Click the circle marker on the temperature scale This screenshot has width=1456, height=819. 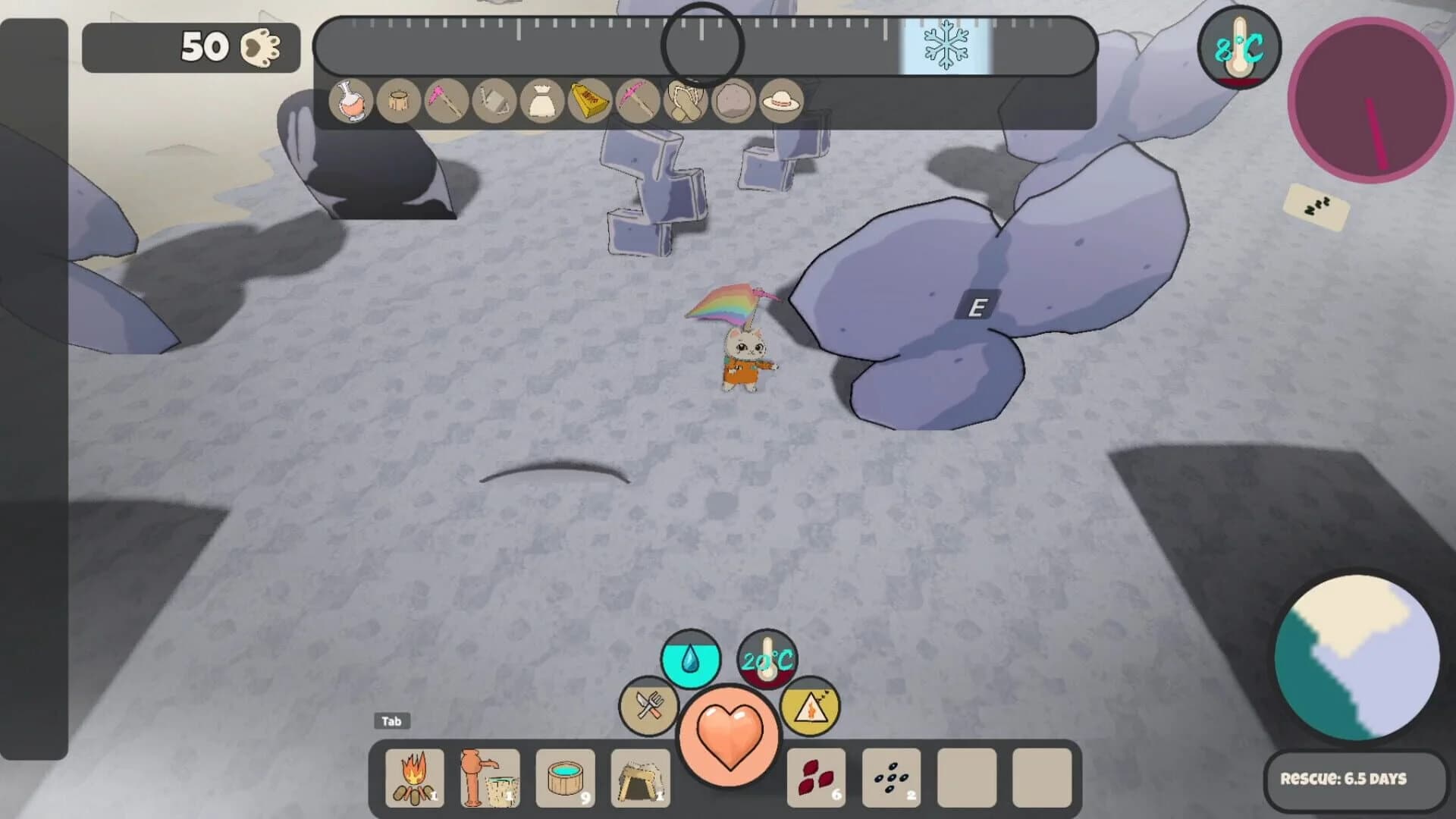click(x=703, y=45)
